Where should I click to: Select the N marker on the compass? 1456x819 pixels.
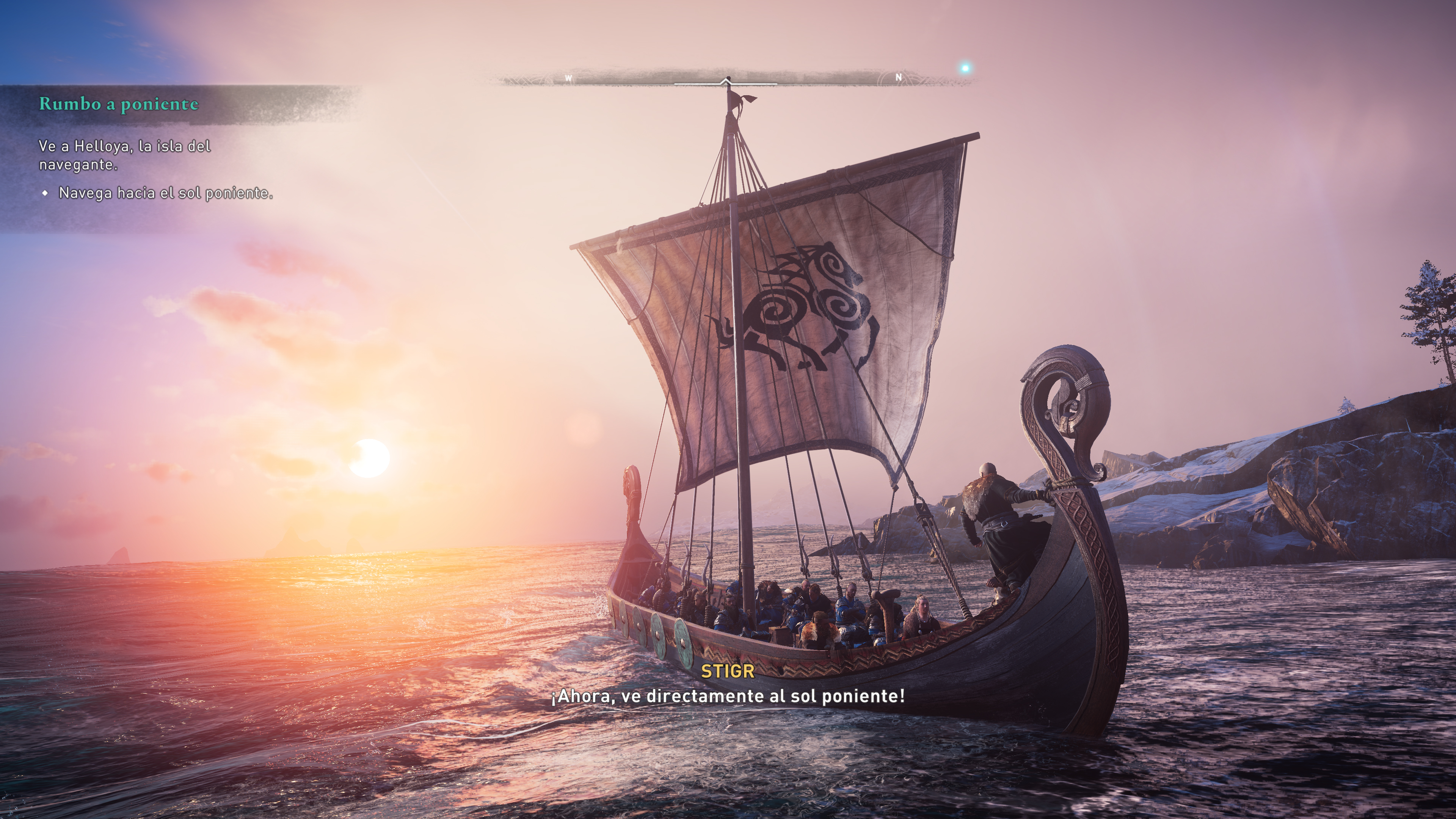pyautogui.click(x=898, y=77)
